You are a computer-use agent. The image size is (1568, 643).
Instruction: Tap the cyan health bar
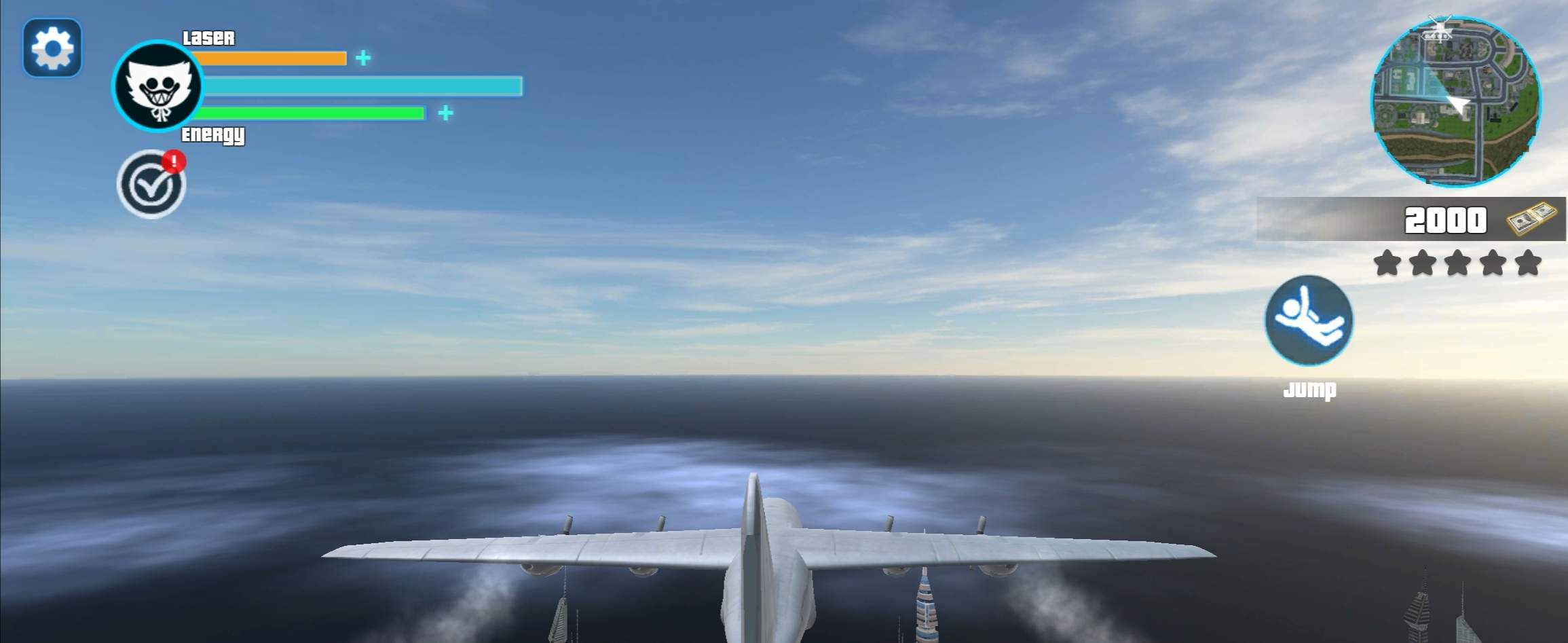point(360,86)
